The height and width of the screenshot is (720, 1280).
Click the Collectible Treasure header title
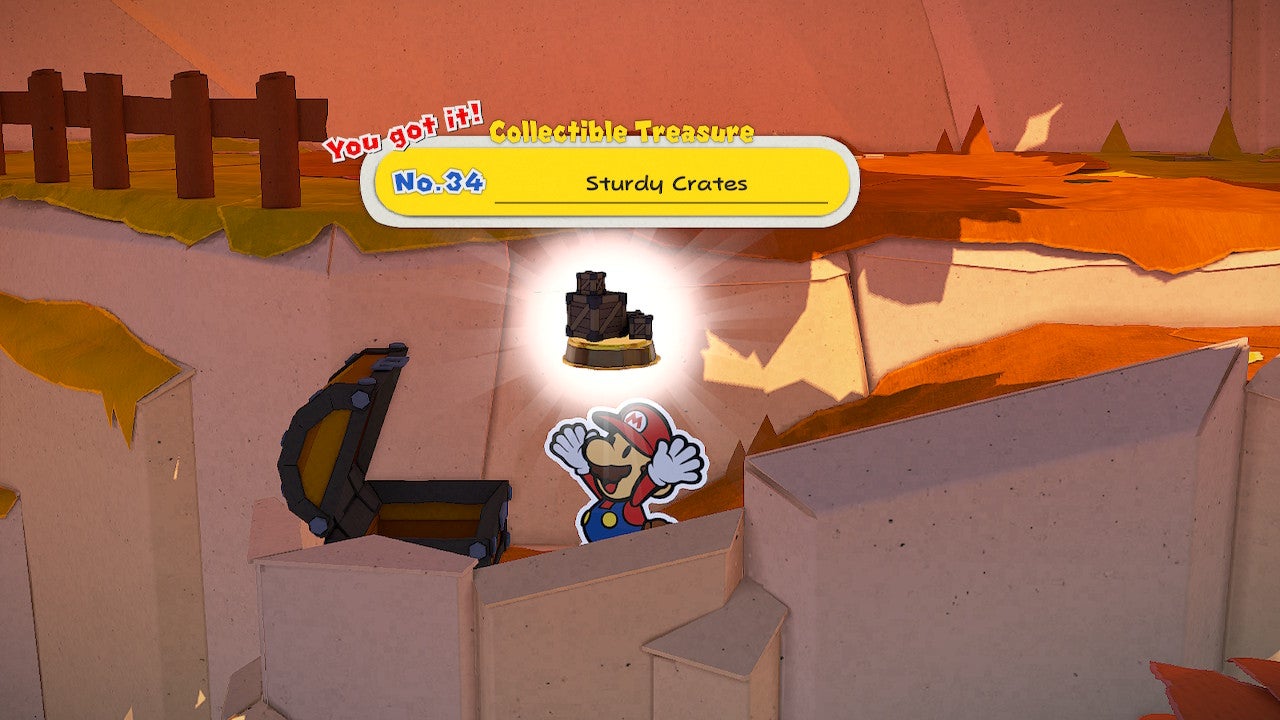click(625, 129)
